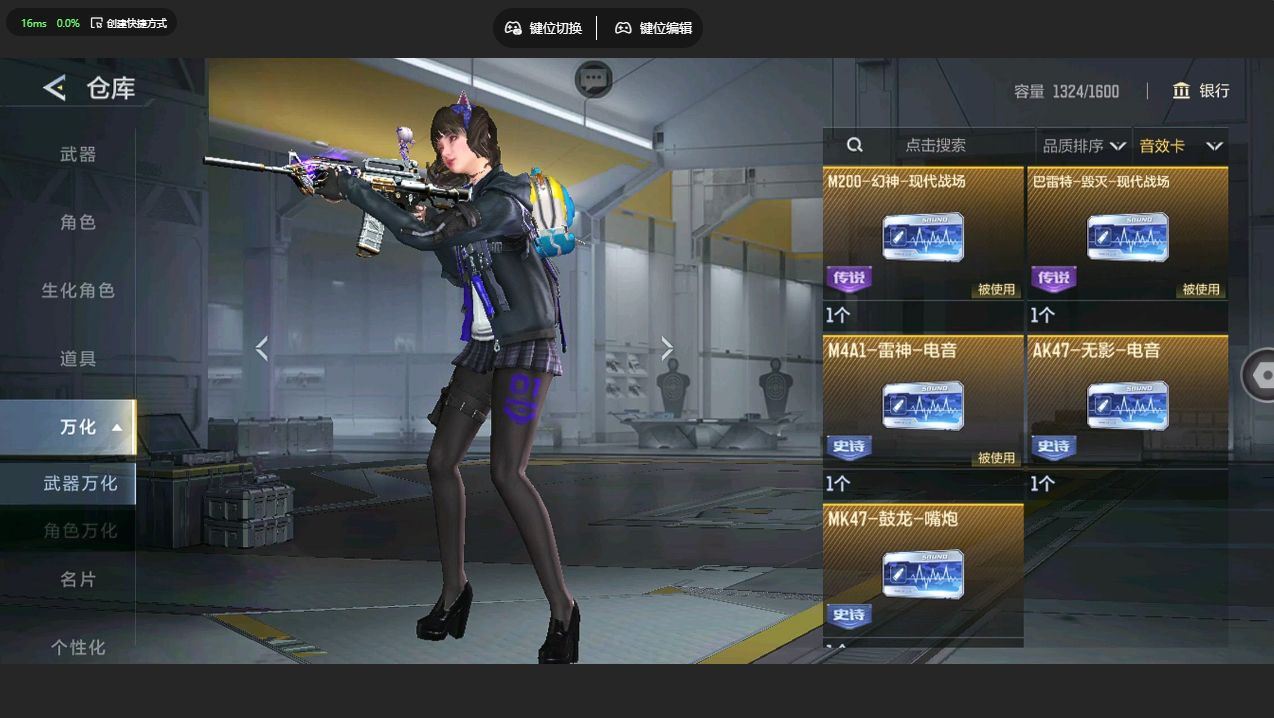The width and height of the screenshot is (1274, 718).
Task: Click the 点击搜索 search field
Action: pos(935,145)
